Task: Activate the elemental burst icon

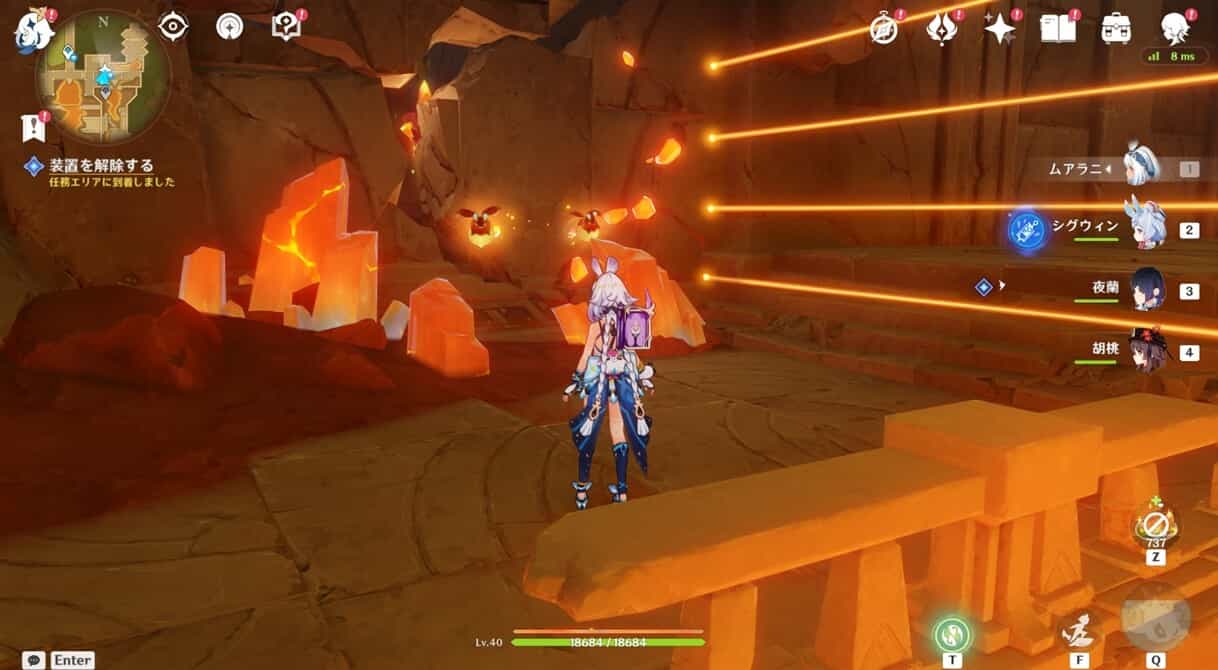Action: tap(1155, 618)
